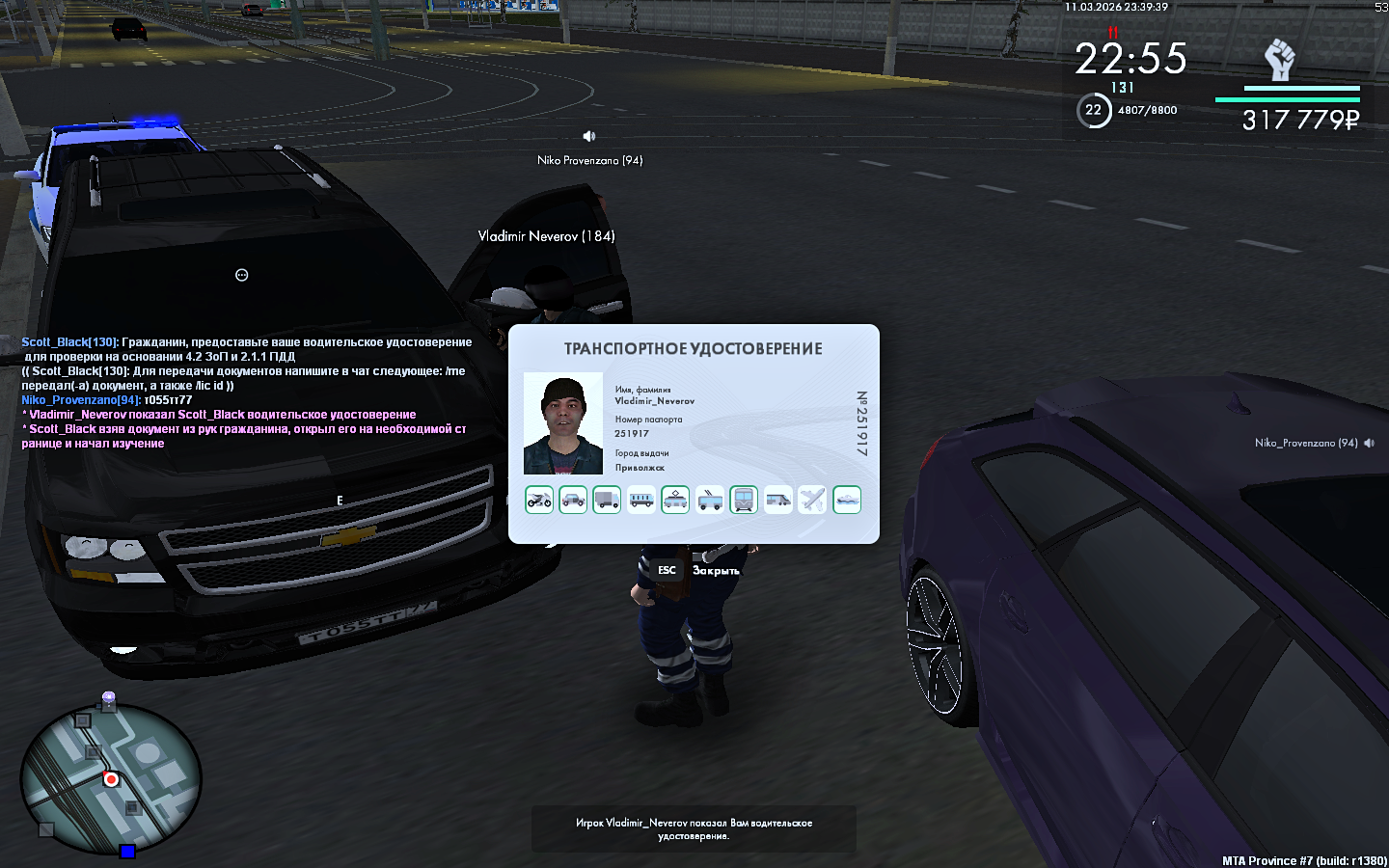The height and width of the screenshot is (868, 1389).
Task: Open the circular minimap
Action: tap(111, 779)
